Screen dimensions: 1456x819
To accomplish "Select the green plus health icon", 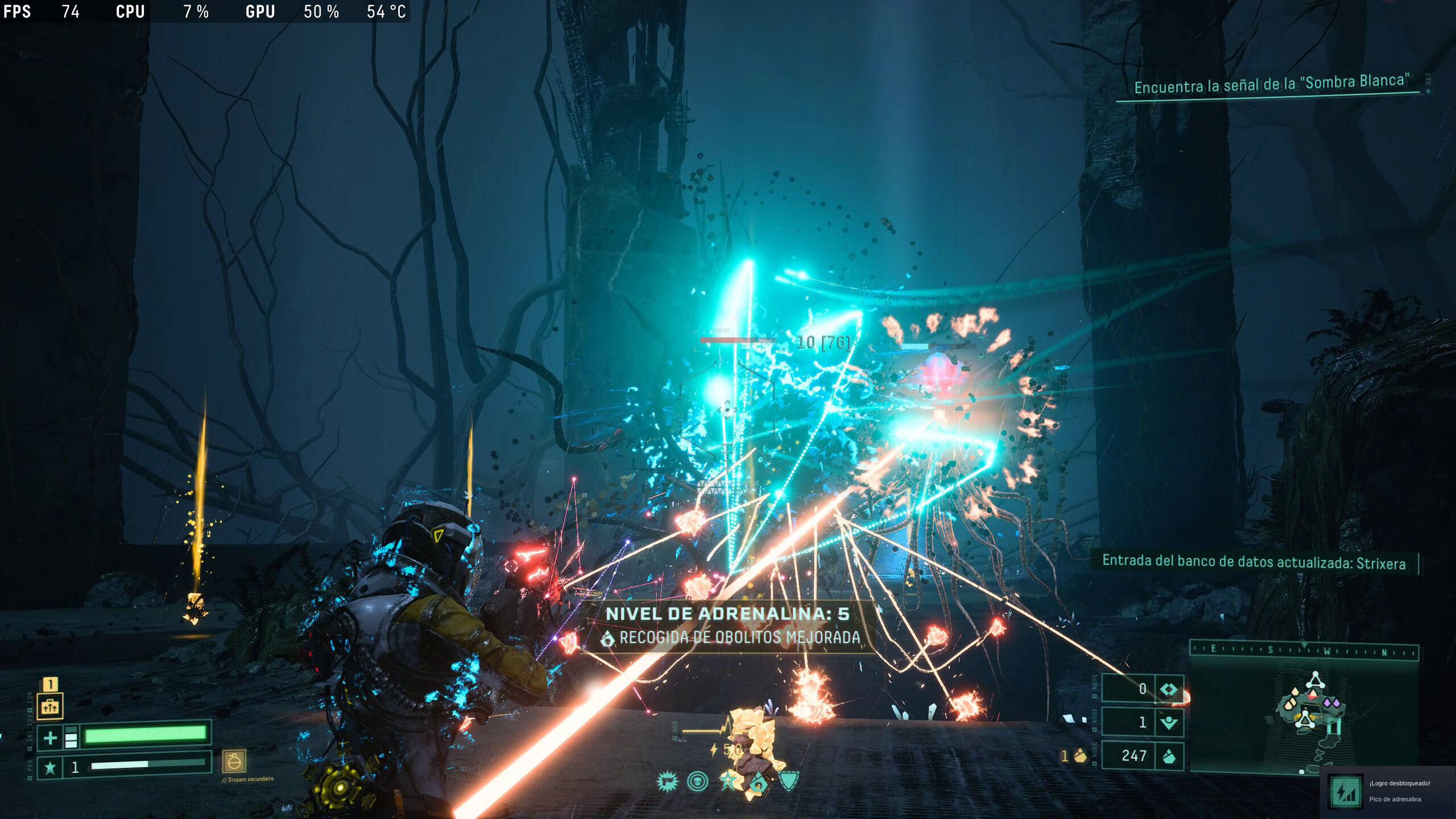I will tap(50, 738).
